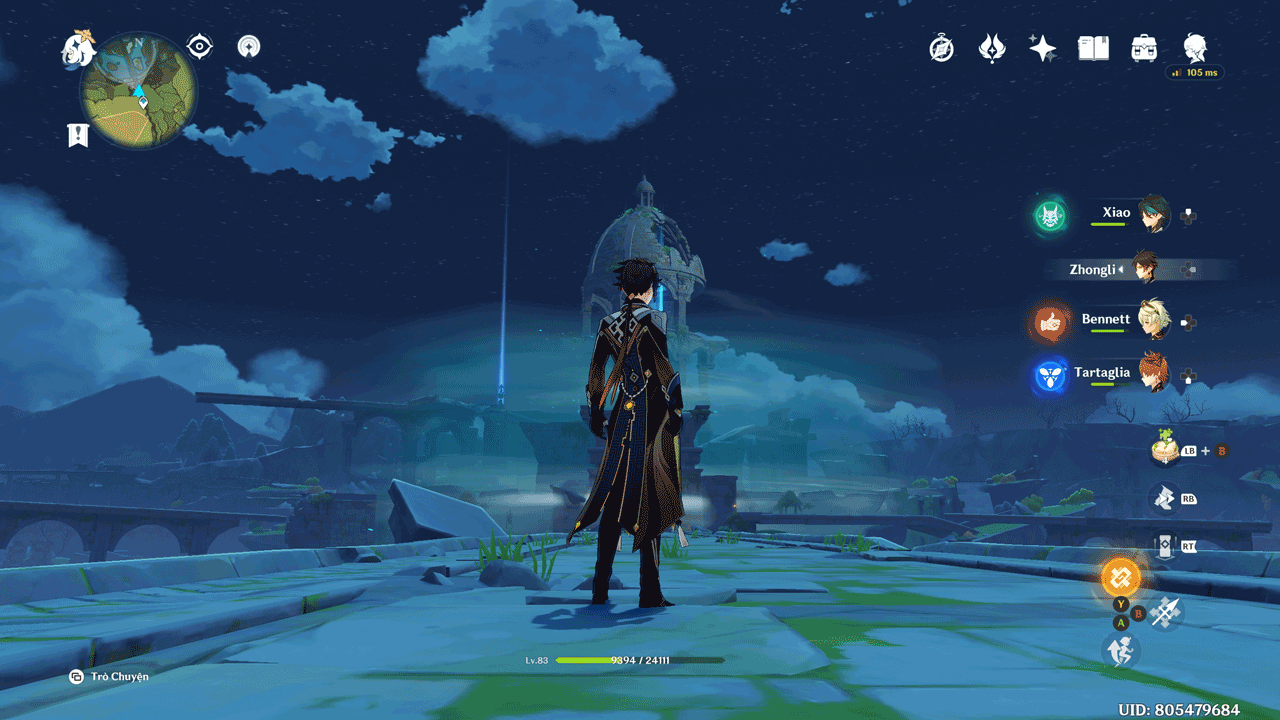The image size is (1280, 720).
Task: Use the food gadget quick item
Action: [x=1164, y=449]
